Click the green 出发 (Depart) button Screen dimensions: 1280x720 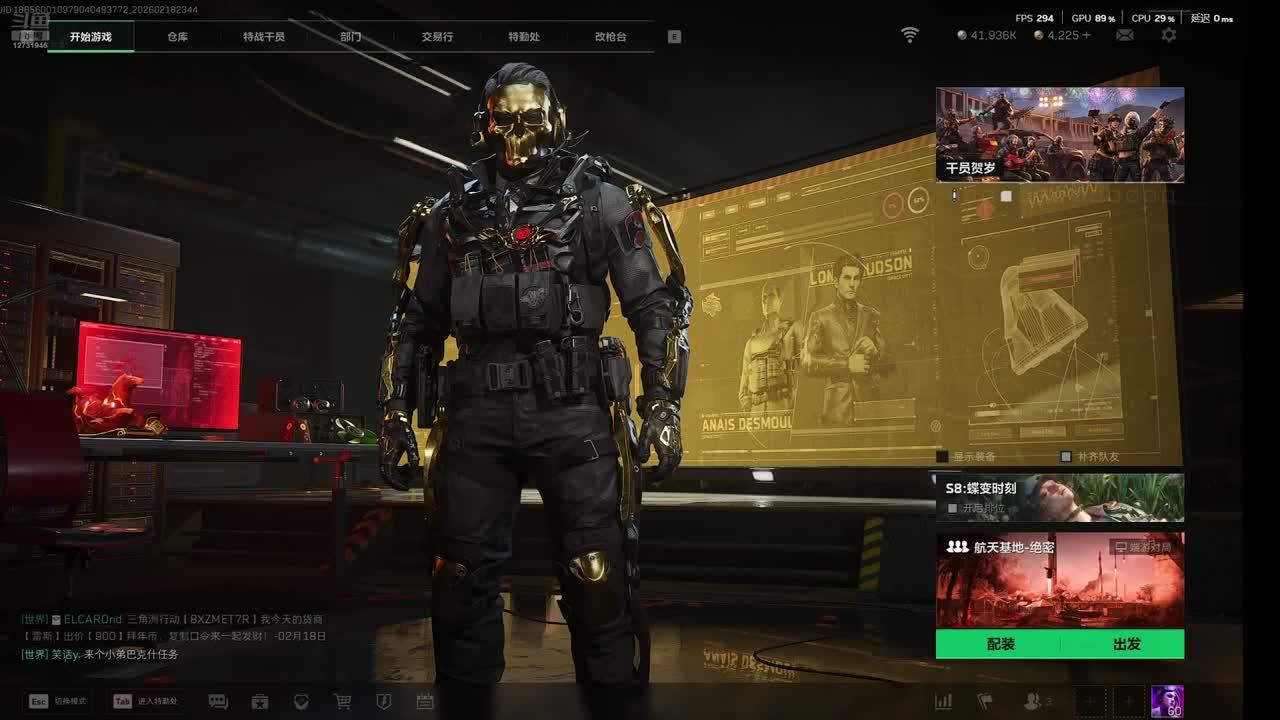[1126, 644]
